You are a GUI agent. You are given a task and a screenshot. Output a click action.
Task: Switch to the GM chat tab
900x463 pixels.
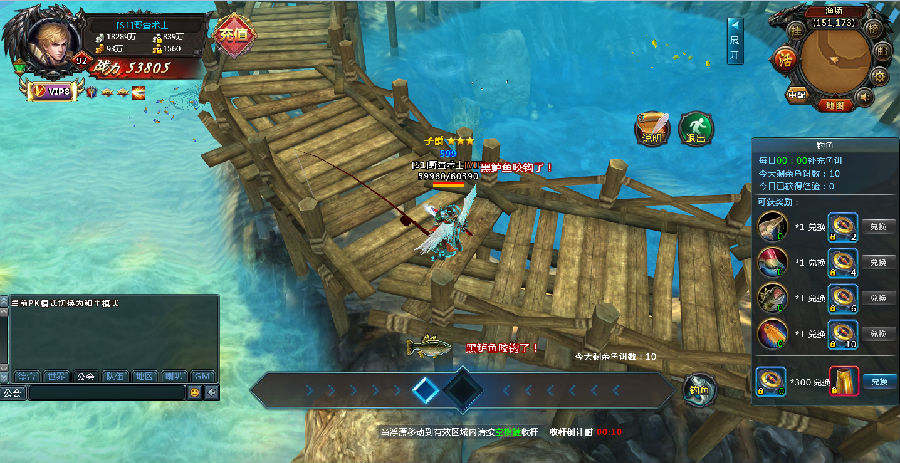point(203,376)
